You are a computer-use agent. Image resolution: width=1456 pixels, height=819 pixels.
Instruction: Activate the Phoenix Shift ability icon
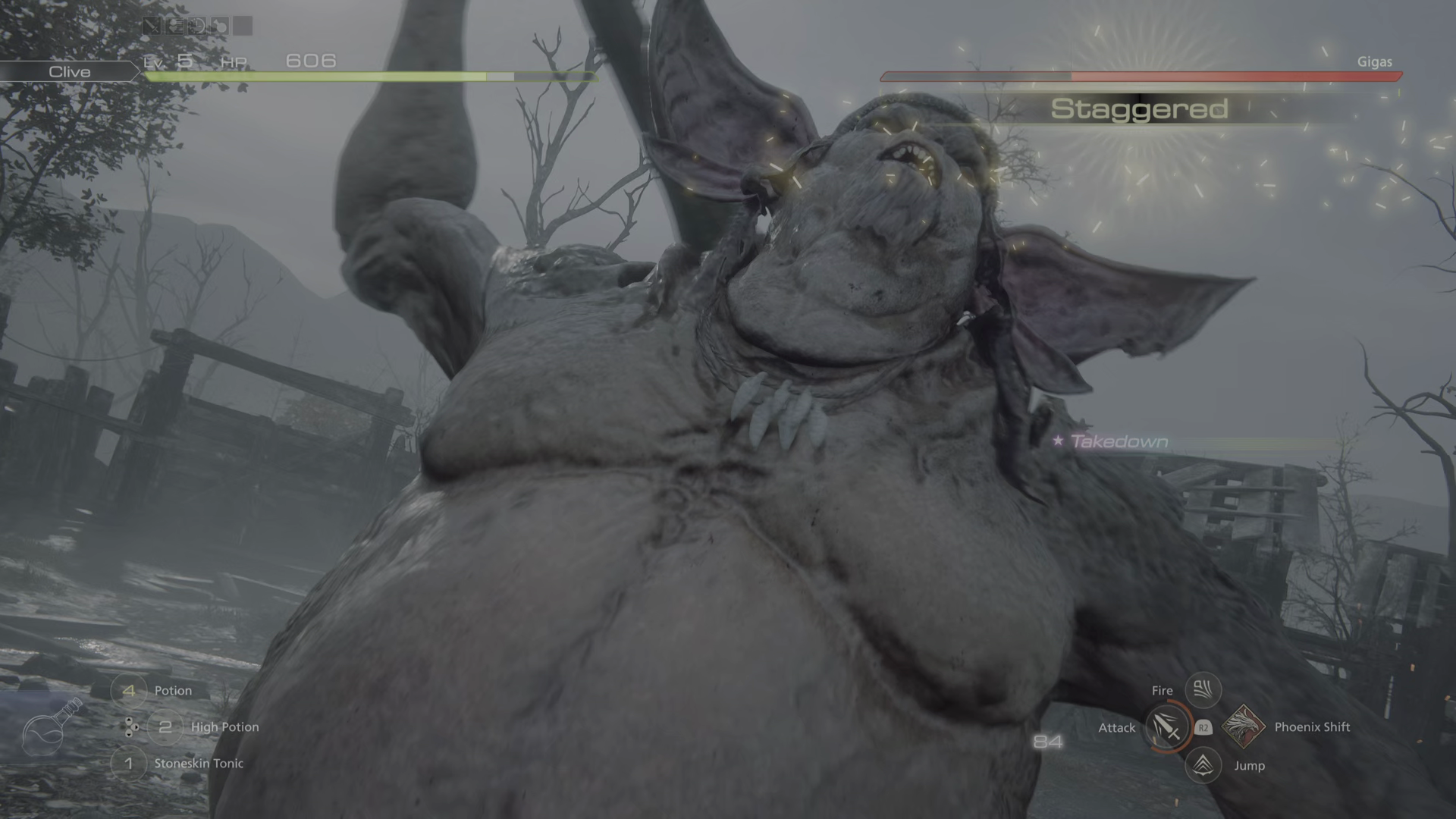point(1242,726)
